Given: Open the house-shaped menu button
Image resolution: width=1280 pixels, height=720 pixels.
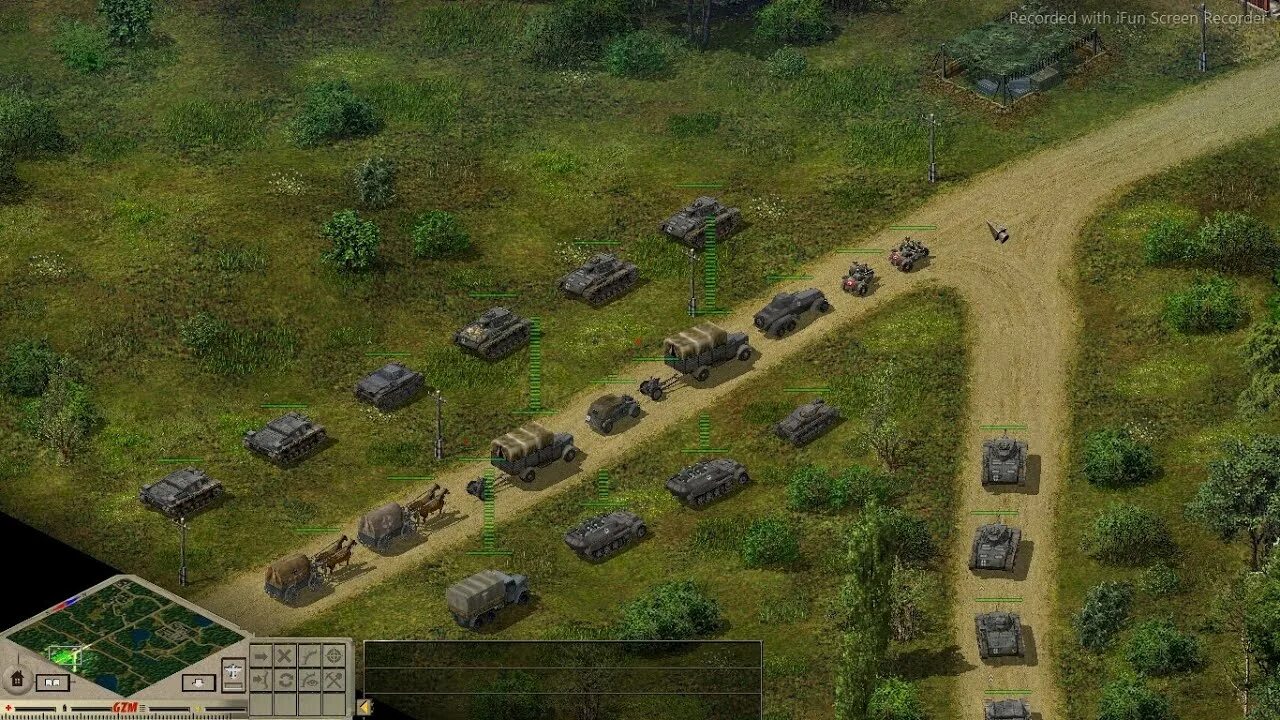Looking at the screenshot, I should click(17, 679).
